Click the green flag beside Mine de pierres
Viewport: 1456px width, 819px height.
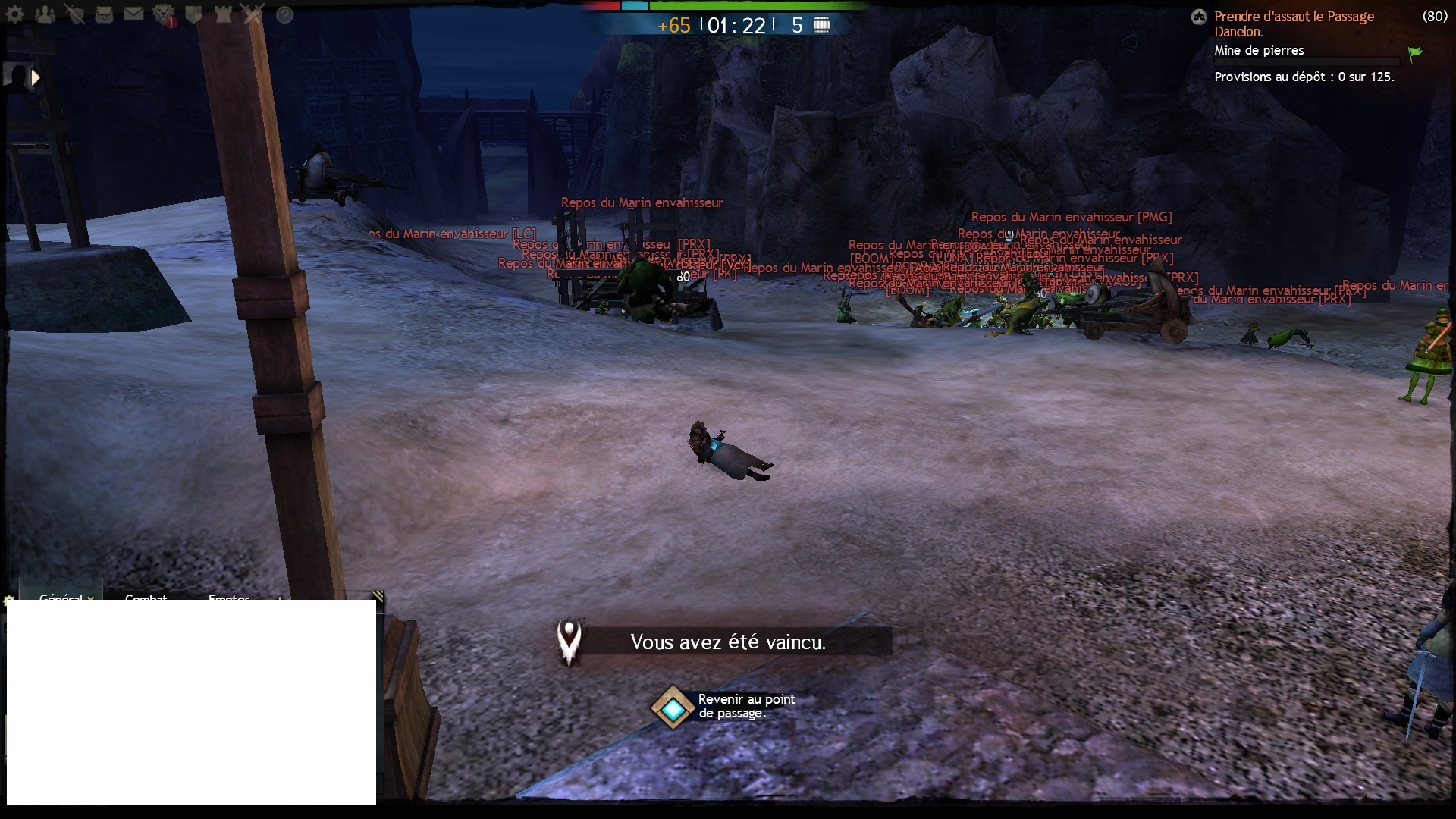[x=1415, y=53]
